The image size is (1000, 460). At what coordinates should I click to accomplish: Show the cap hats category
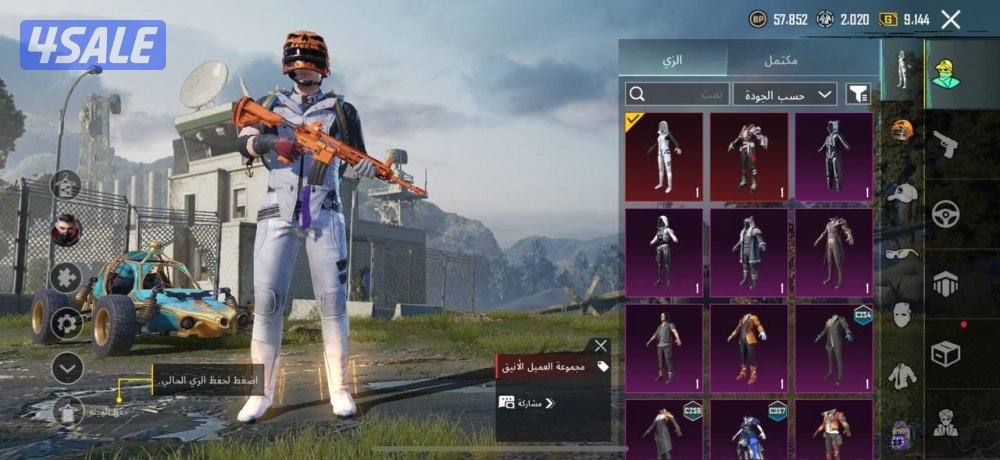(902, 193)
